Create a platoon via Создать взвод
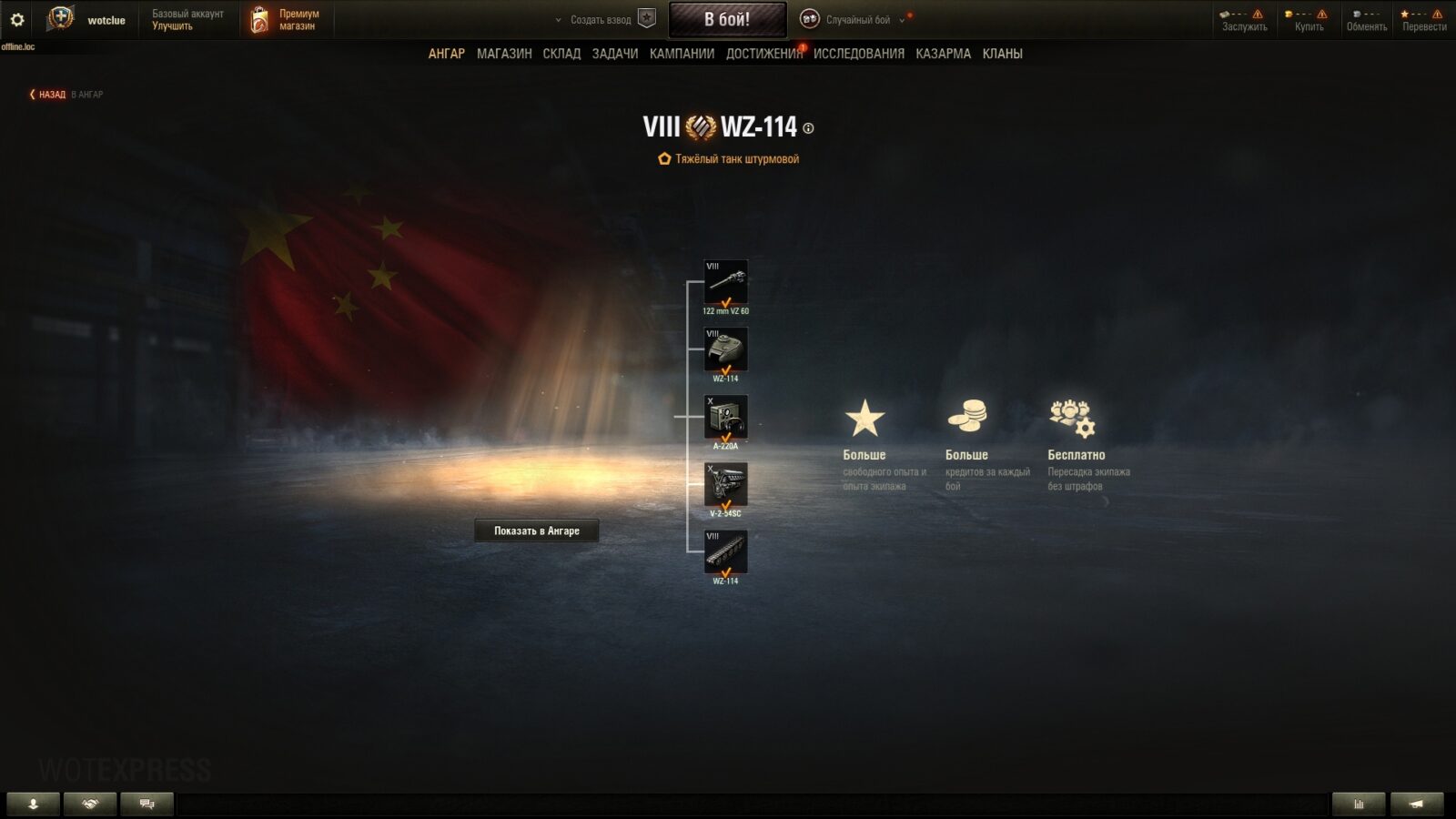The height and width of the screenshot is (819, 1456). pos(601,20)
